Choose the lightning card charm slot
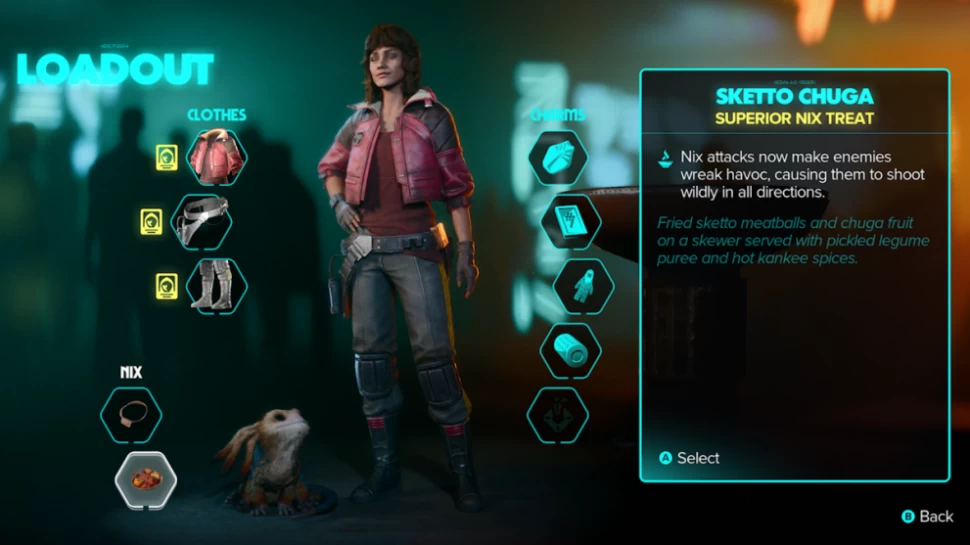This screenshot has width=970, height=545. [x=570, y=221]
